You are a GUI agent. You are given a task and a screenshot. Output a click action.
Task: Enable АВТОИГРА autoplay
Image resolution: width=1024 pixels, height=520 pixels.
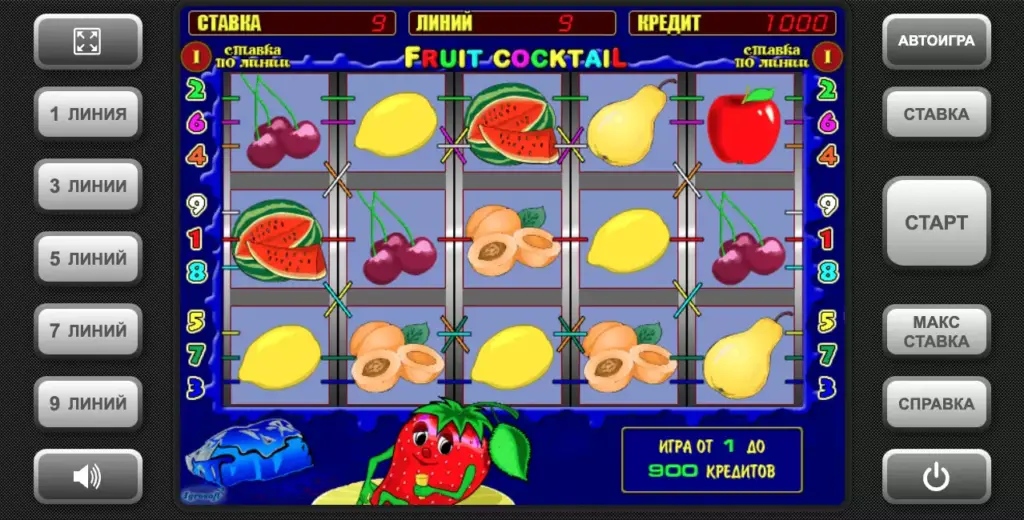click(936, 42)
